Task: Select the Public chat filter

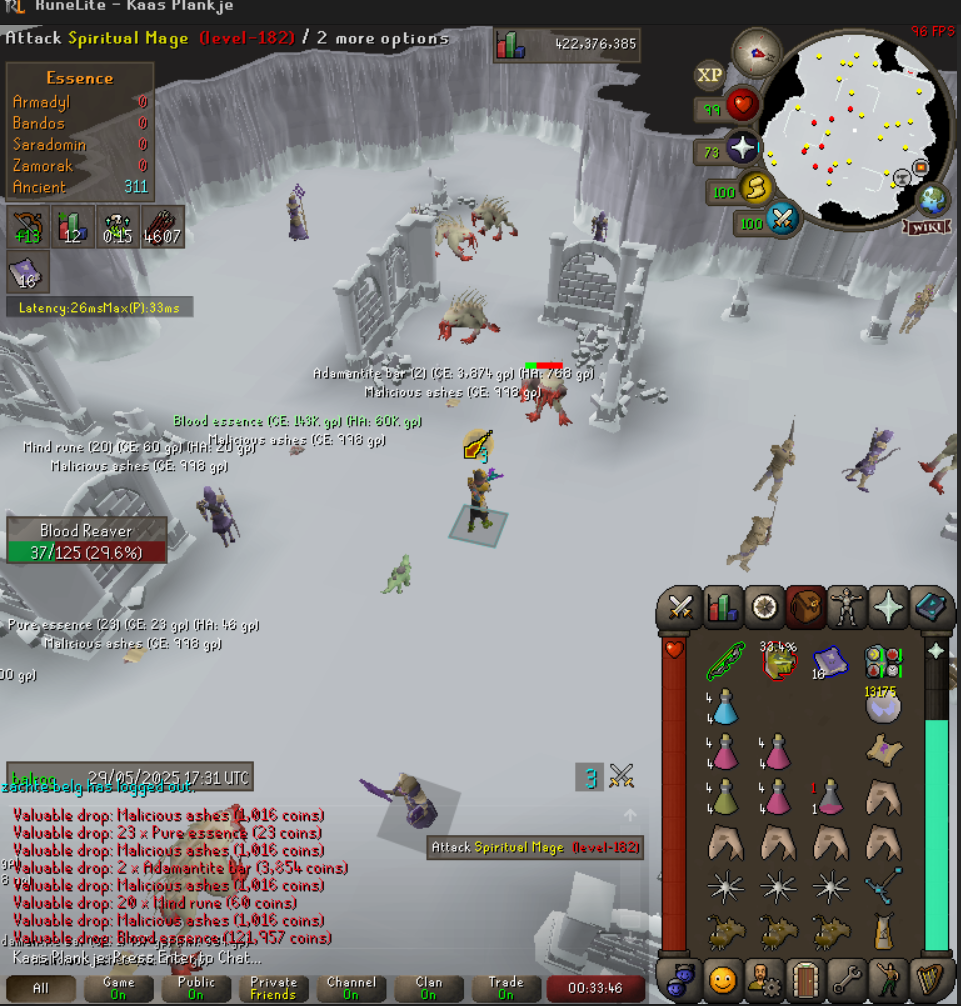Action: click(x=195, y=988)
